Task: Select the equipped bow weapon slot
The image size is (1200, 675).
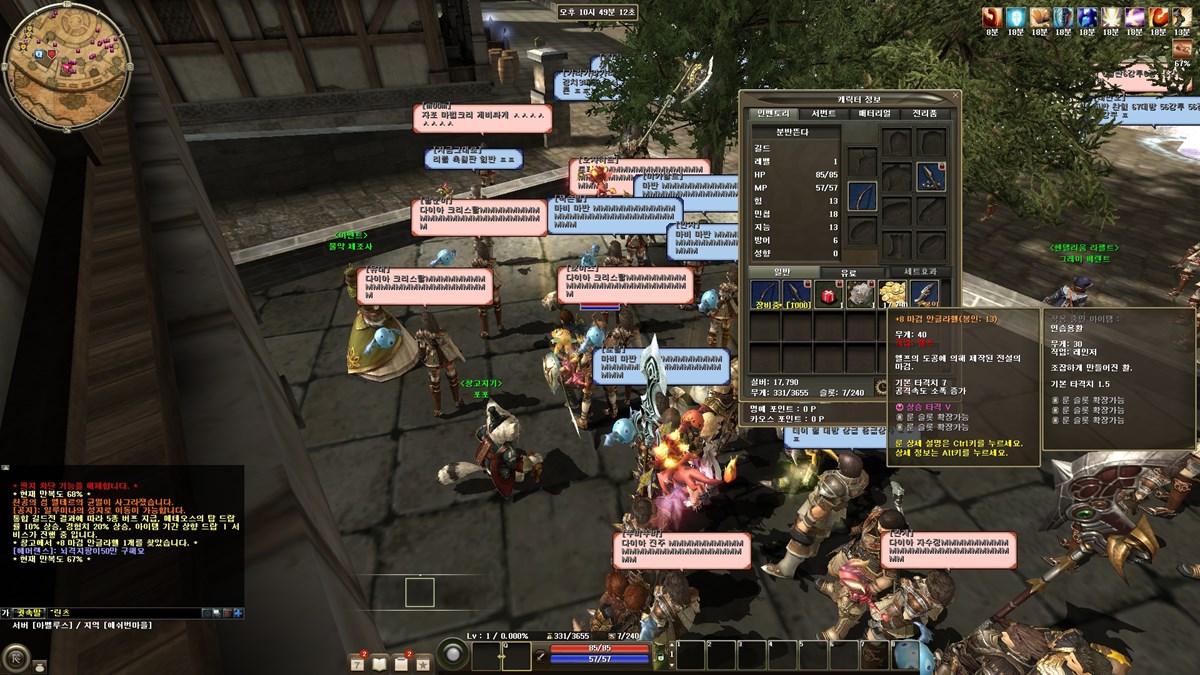Action: coord(862,196)
